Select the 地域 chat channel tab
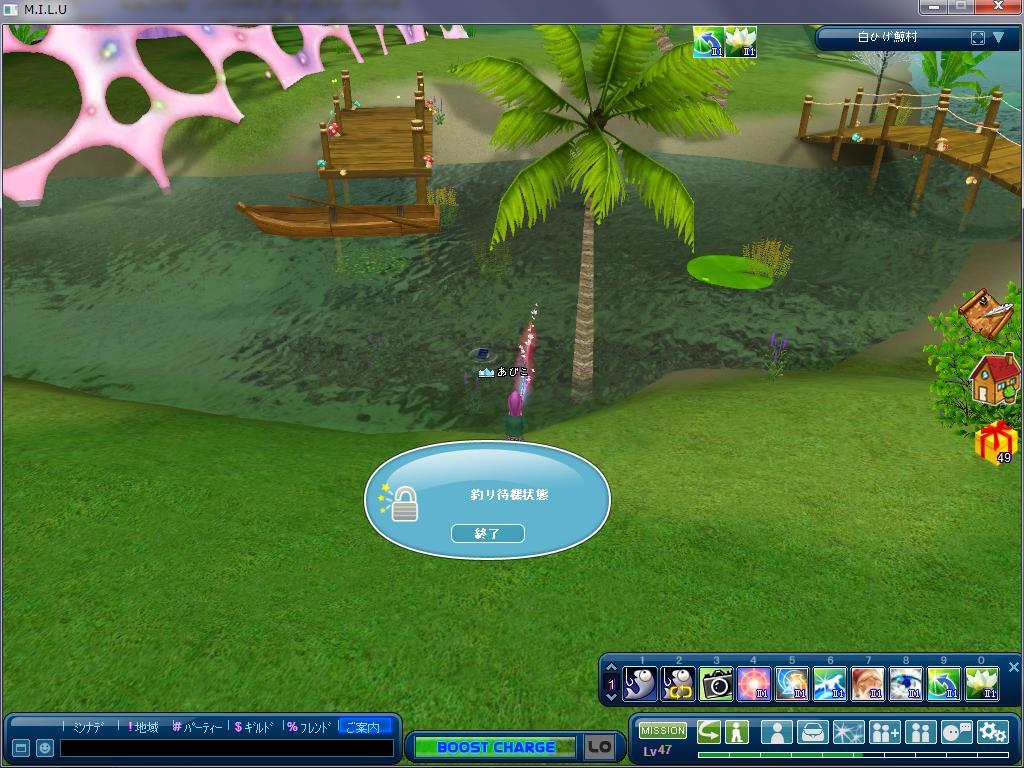 point(144,727)
